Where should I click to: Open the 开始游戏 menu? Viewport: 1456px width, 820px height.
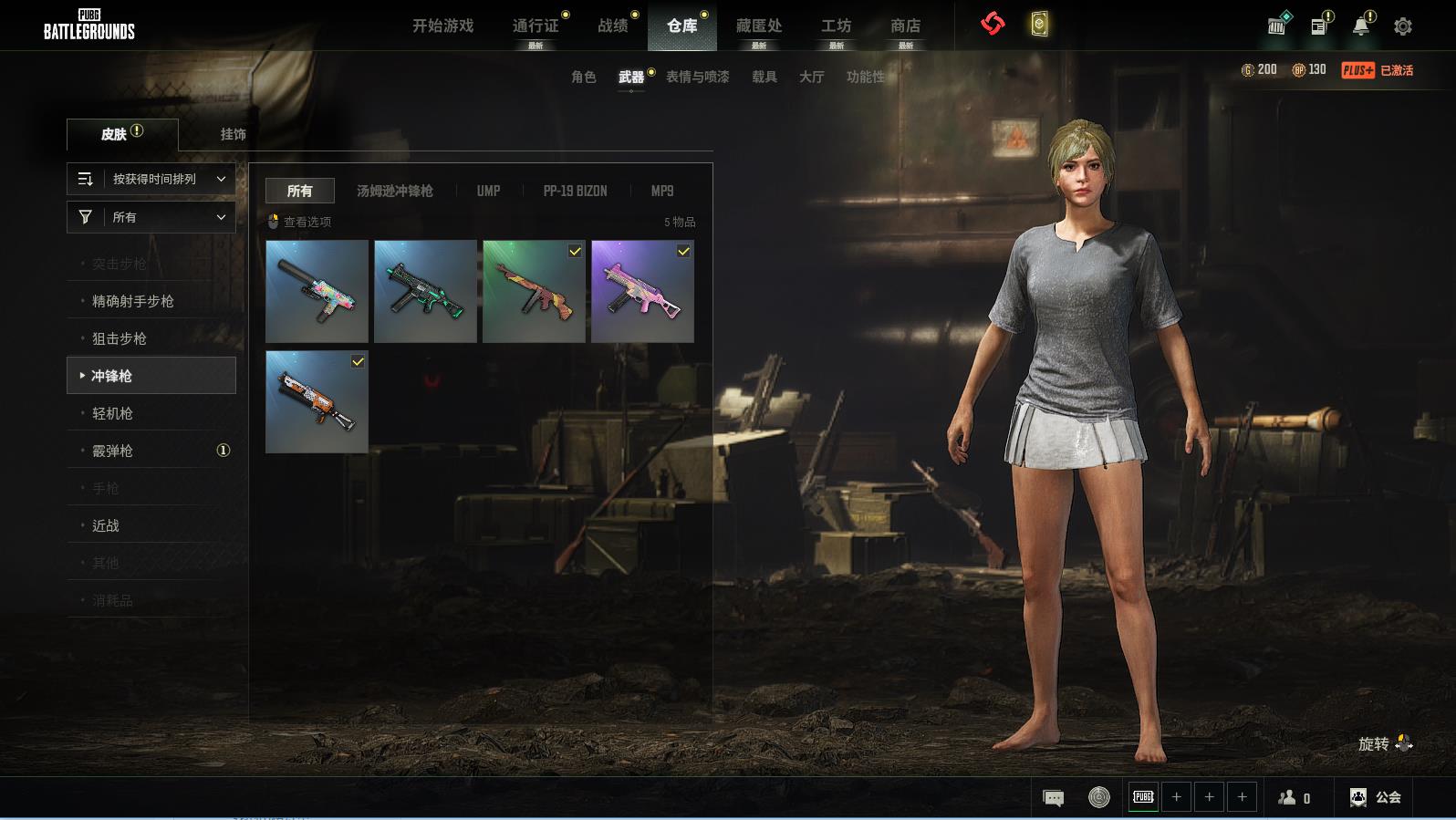coord(442,26)
